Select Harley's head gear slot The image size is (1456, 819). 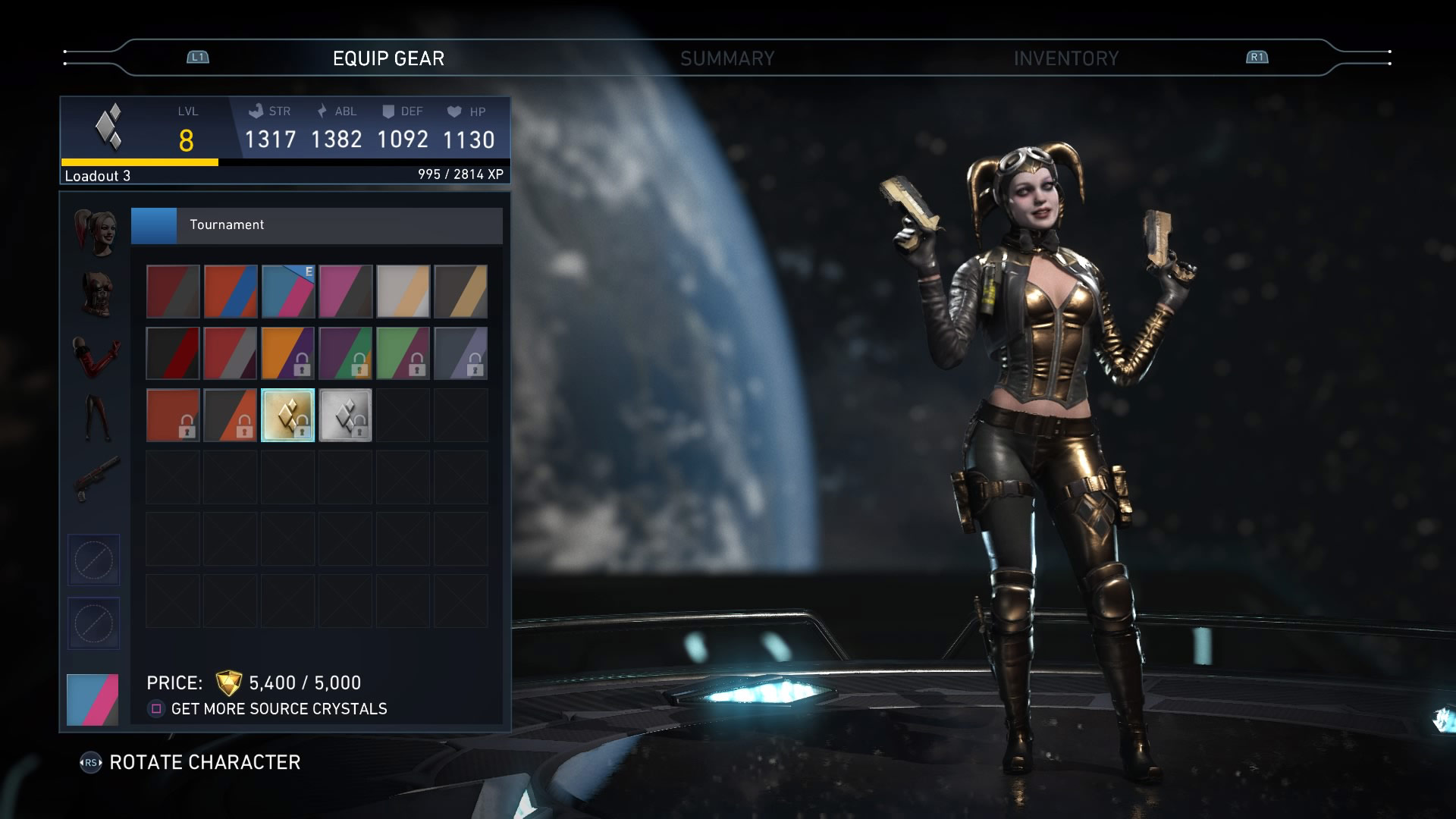93,231
